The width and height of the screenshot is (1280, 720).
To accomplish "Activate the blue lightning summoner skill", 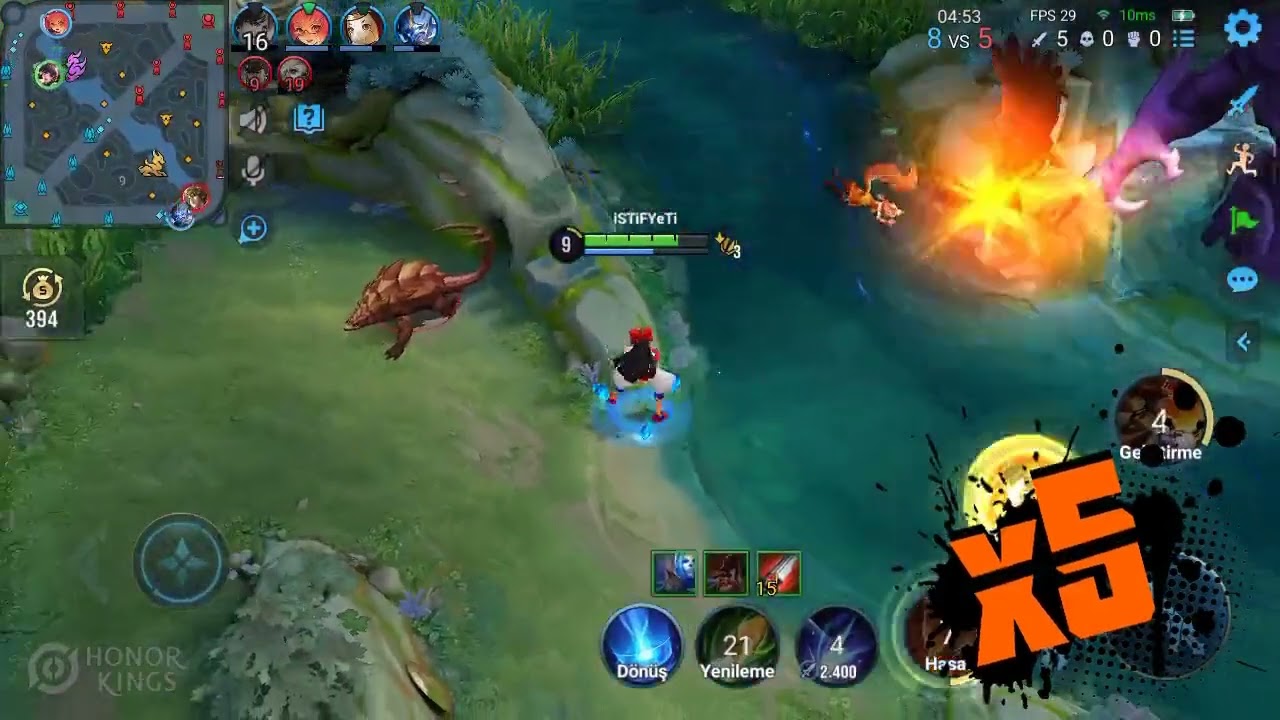I will [x=836, y=645].
